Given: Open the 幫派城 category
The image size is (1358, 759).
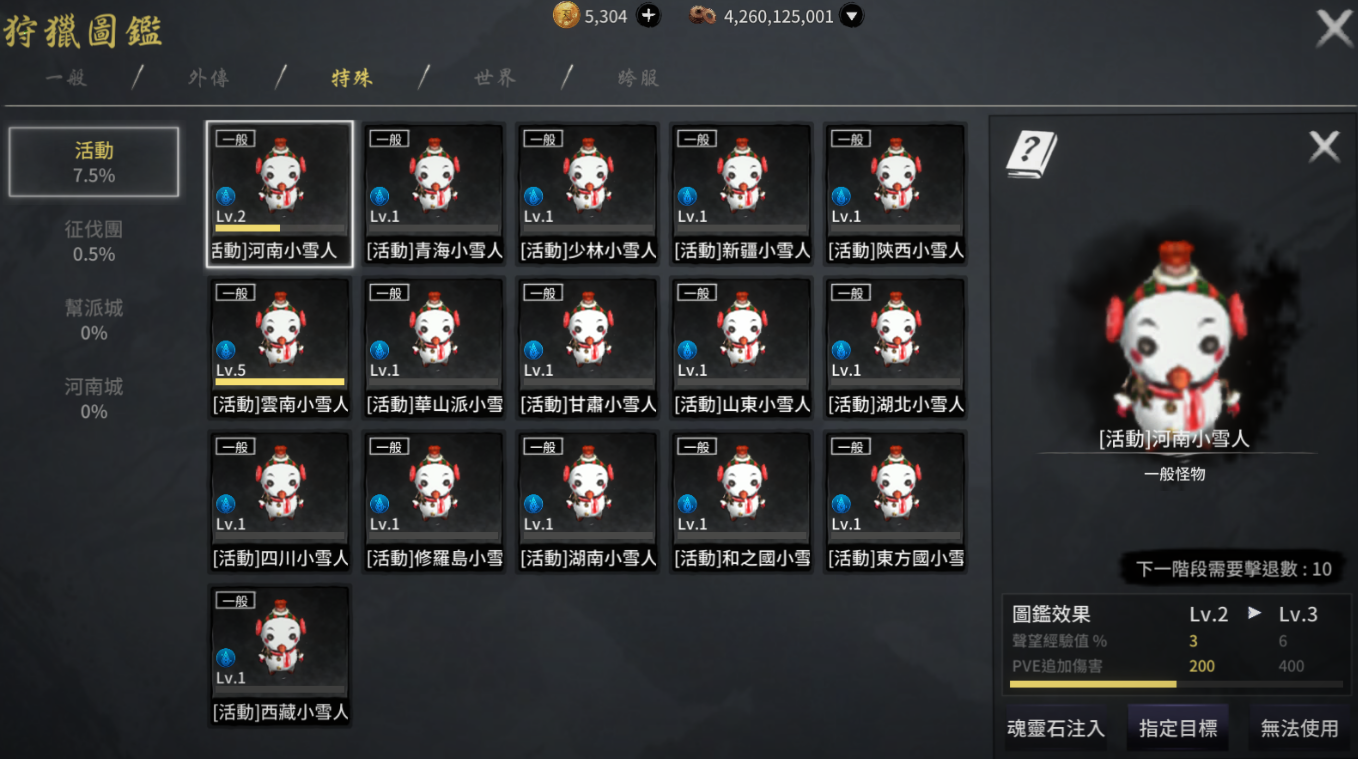Looking at the screenshot, I should (x=94, y=320).
